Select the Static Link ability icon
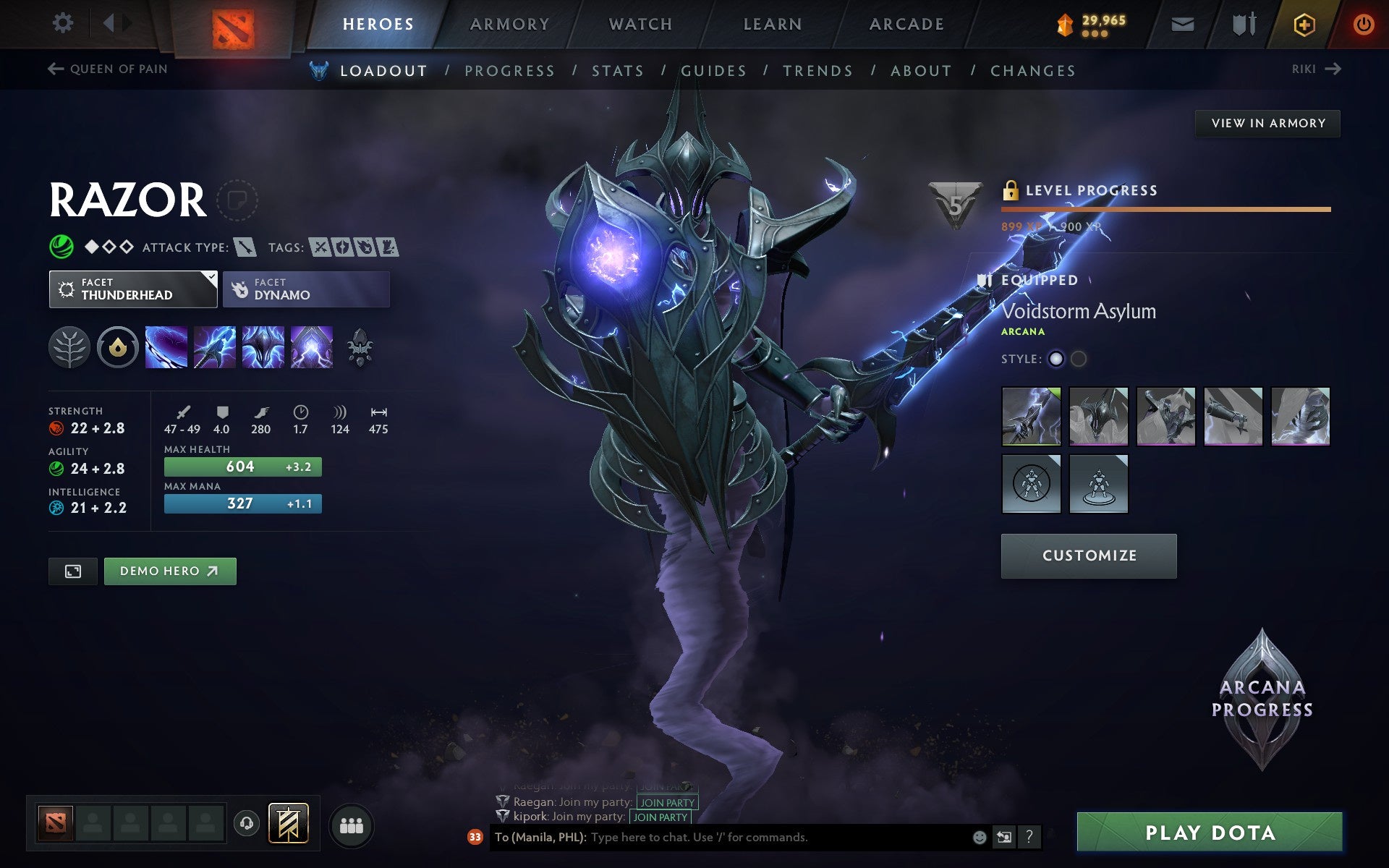Screen dimensions: 1389x868 click(213, 347)
